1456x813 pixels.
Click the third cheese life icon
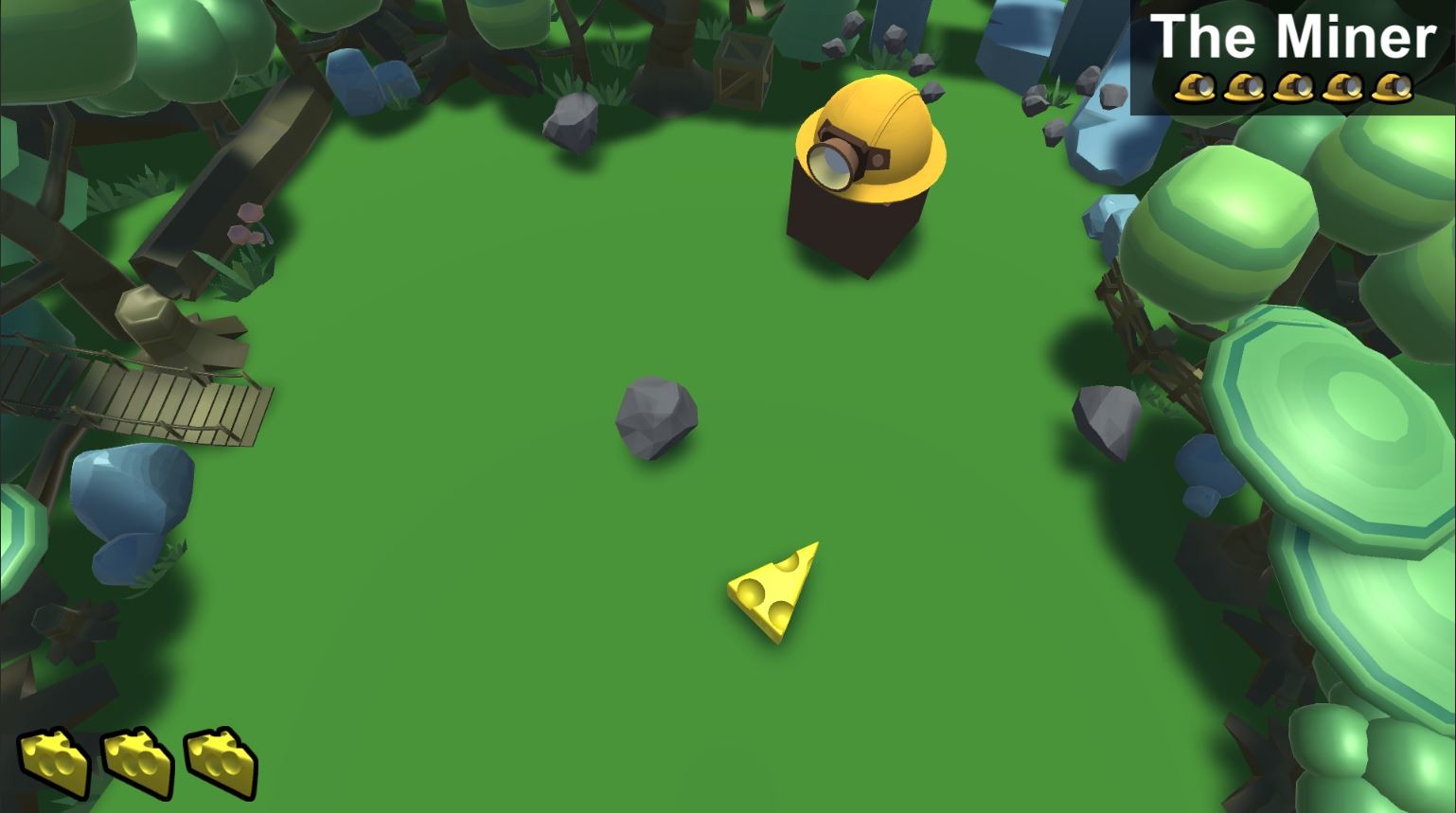[x=218, y=762]
